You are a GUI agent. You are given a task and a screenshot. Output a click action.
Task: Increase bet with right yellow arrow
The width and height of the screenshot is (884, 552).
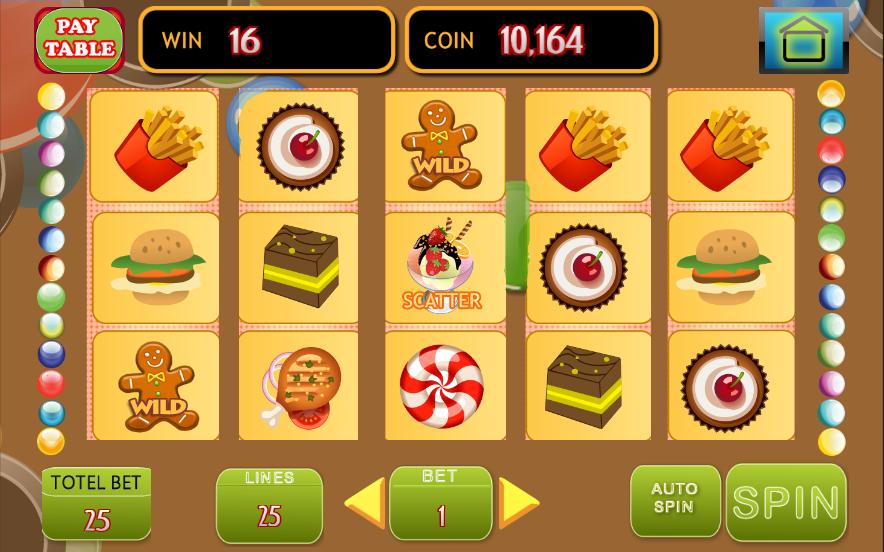(518, 502)
